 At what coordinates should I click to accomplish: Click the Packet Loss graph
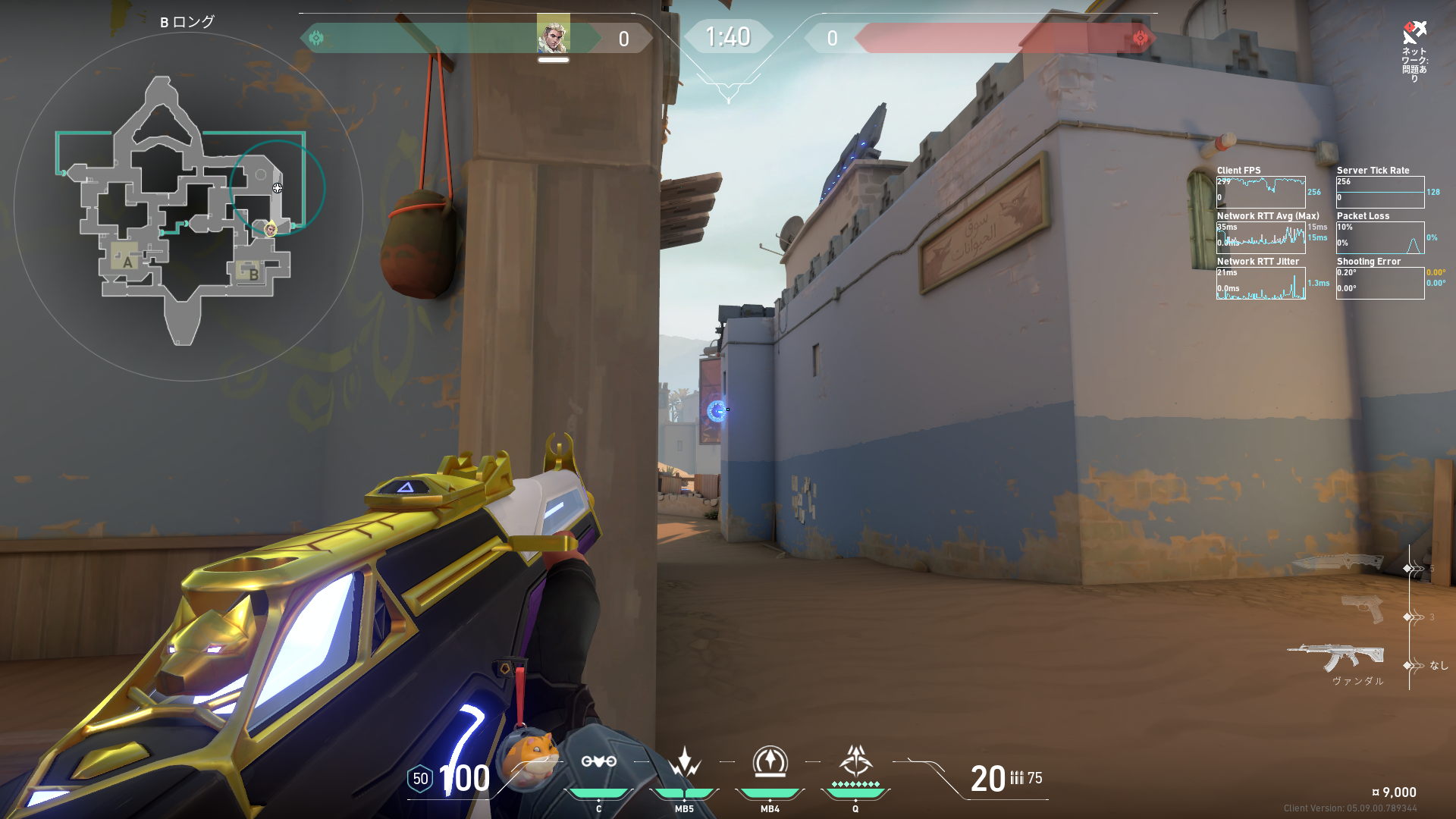[1379, 238]
